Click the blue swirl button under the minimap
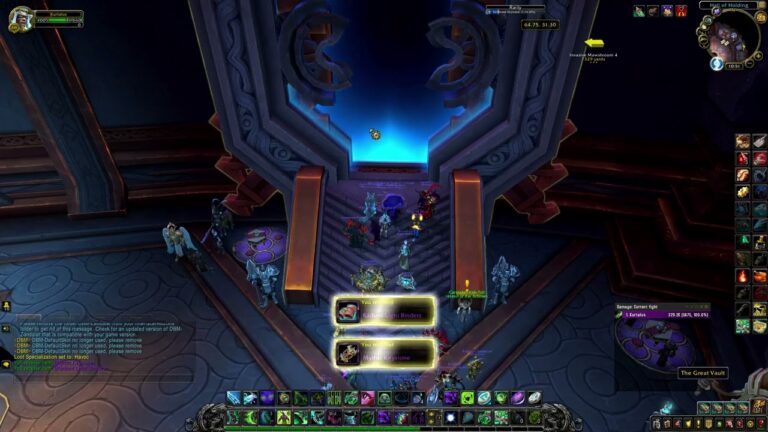The image size is (768, 432). coord(717,63)
